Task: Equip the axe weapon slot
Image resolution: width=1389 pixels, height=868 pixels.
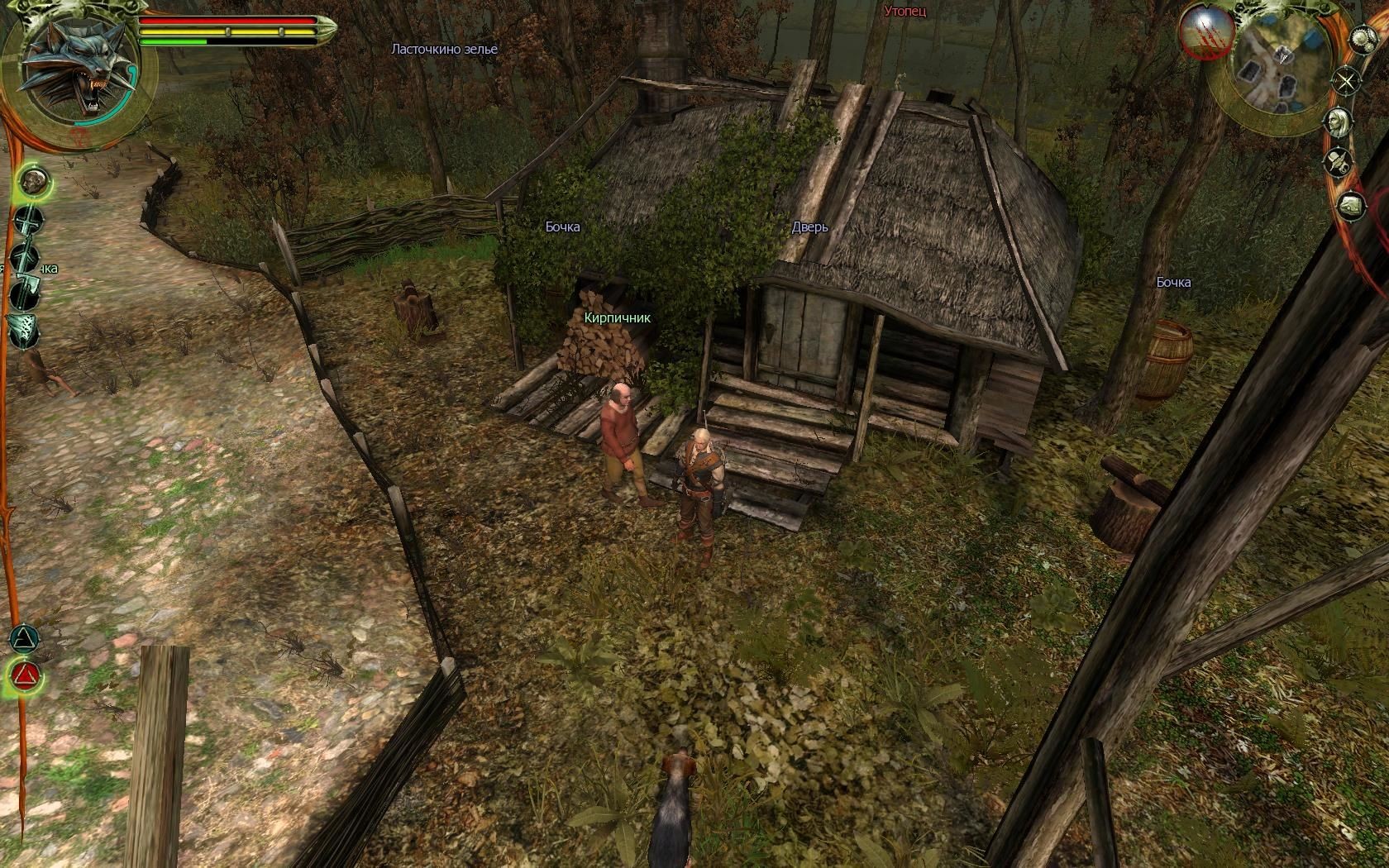Action: pos(26,293)
